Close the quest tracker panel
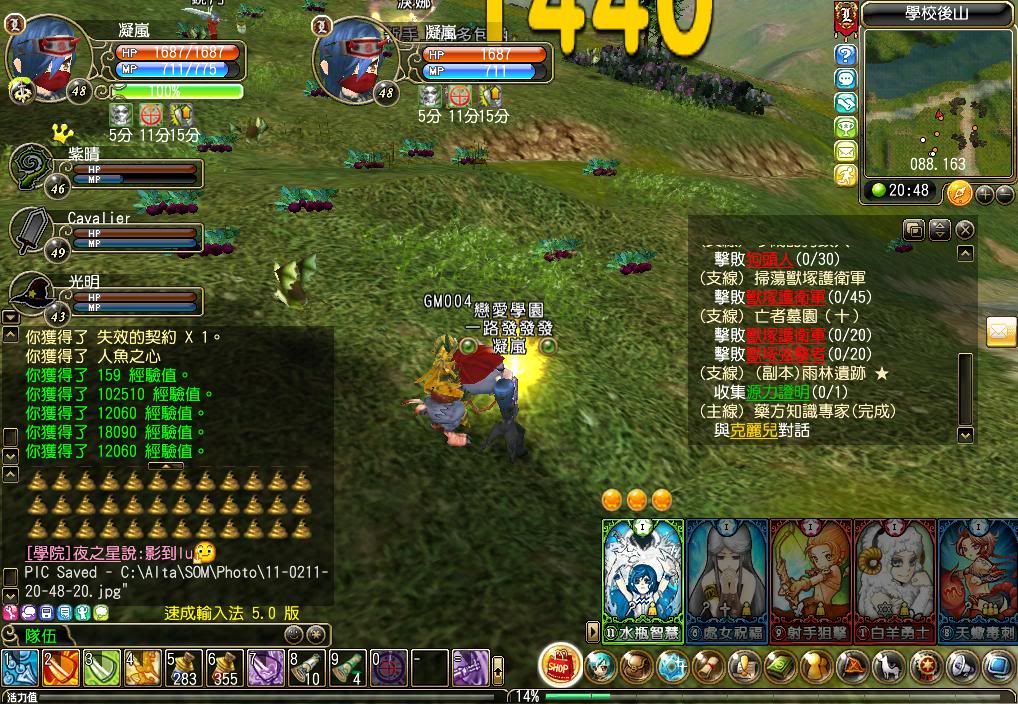 [964, 230]
